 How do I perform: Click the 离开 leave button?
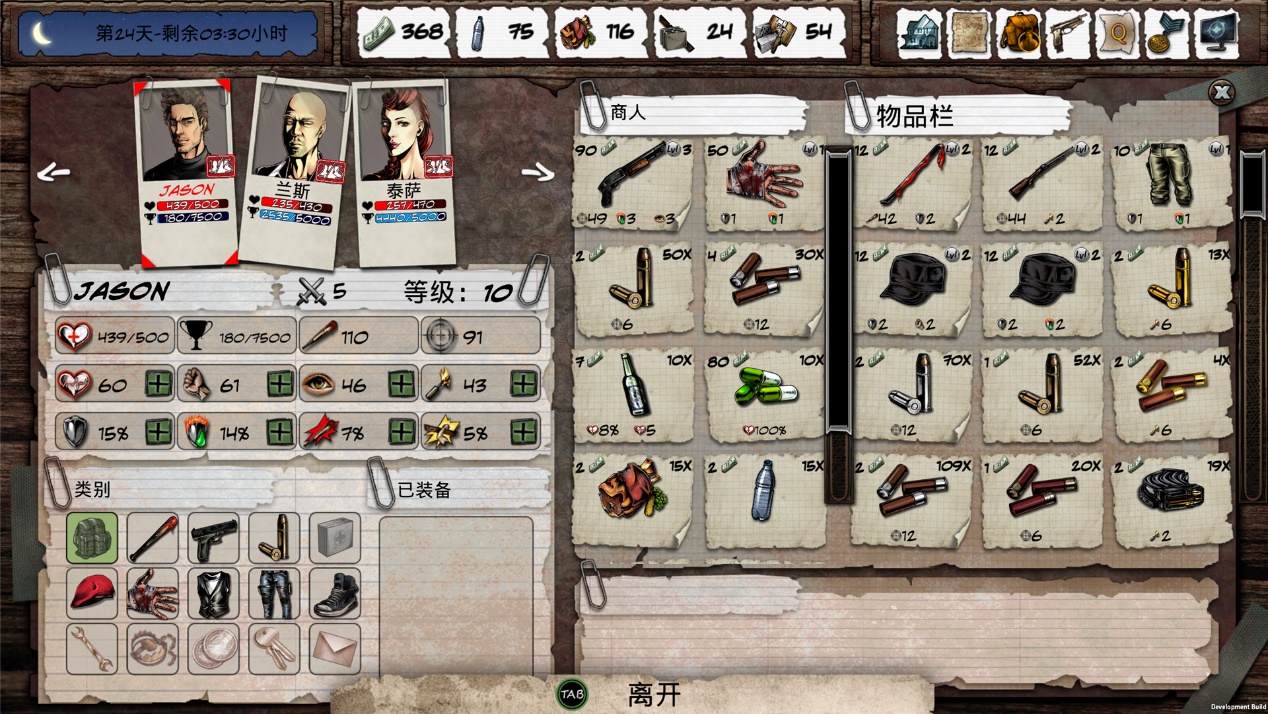(x=654, y=694)
